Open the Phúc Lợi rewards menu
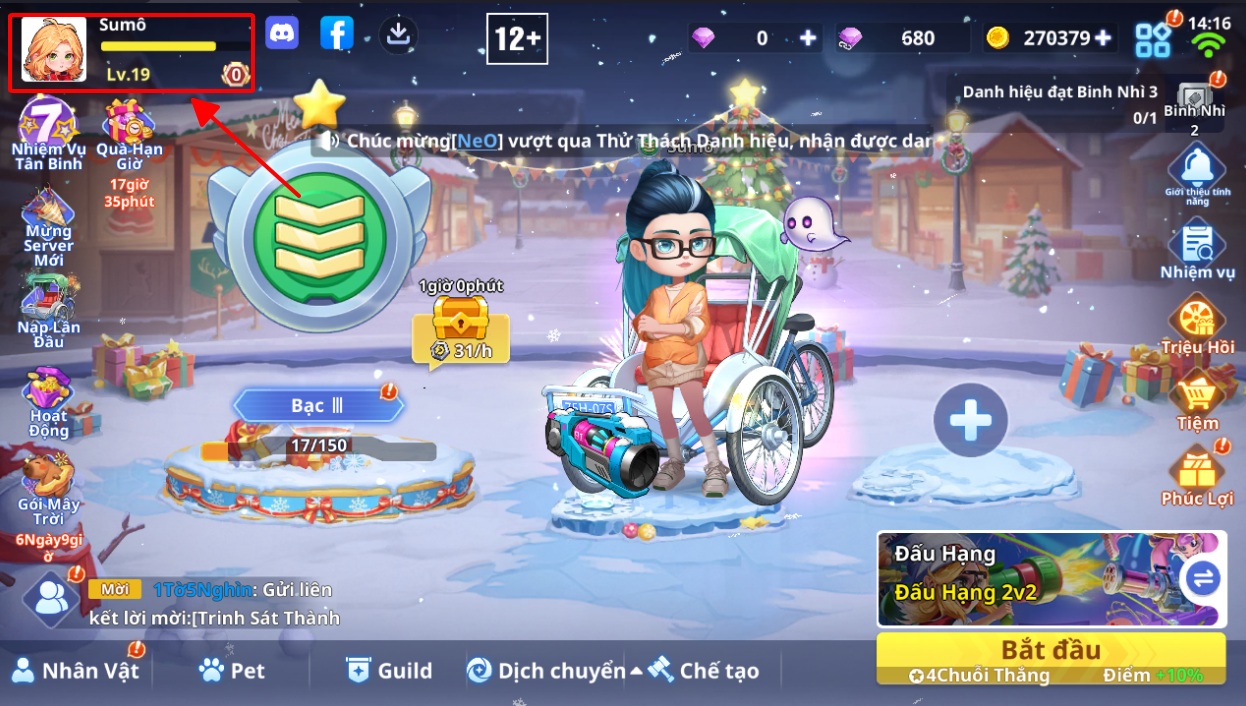Screen dimensions: 1246x706 coord(1197,474)
